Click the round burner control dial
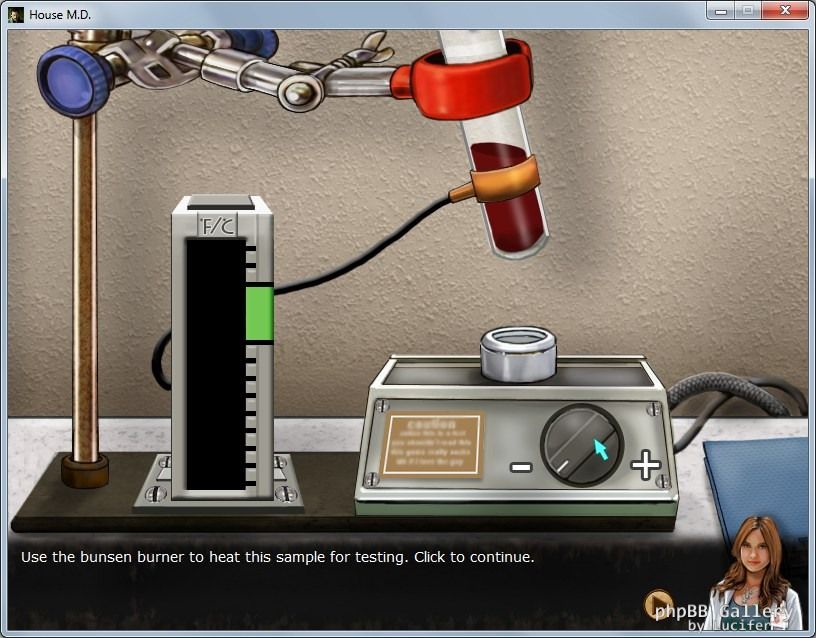Image resolution: width=816 pixels, height=638 pixels. tap(581, 445)
